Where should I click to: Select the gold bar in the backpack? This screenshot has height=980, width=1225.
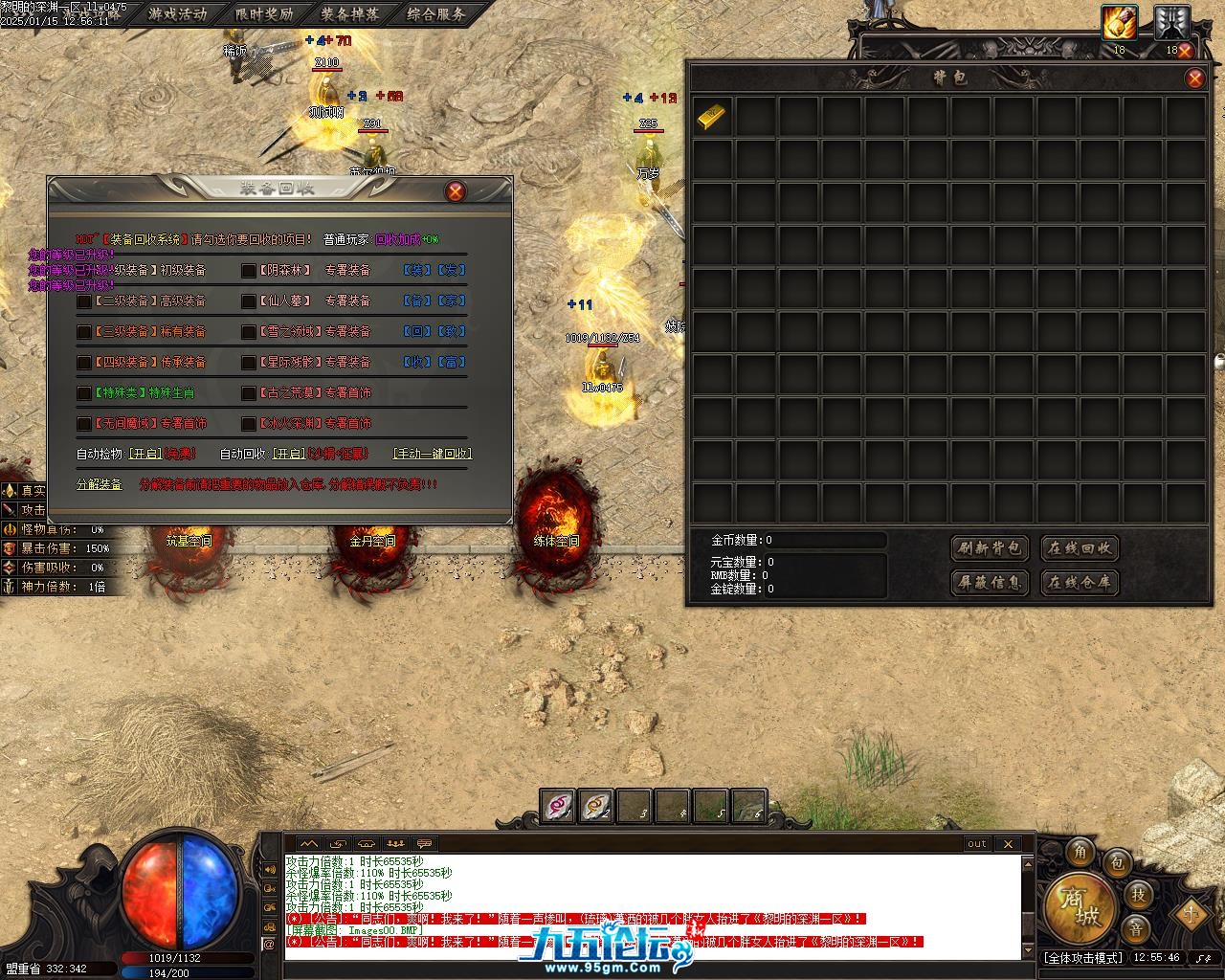[x=710, y=117]
